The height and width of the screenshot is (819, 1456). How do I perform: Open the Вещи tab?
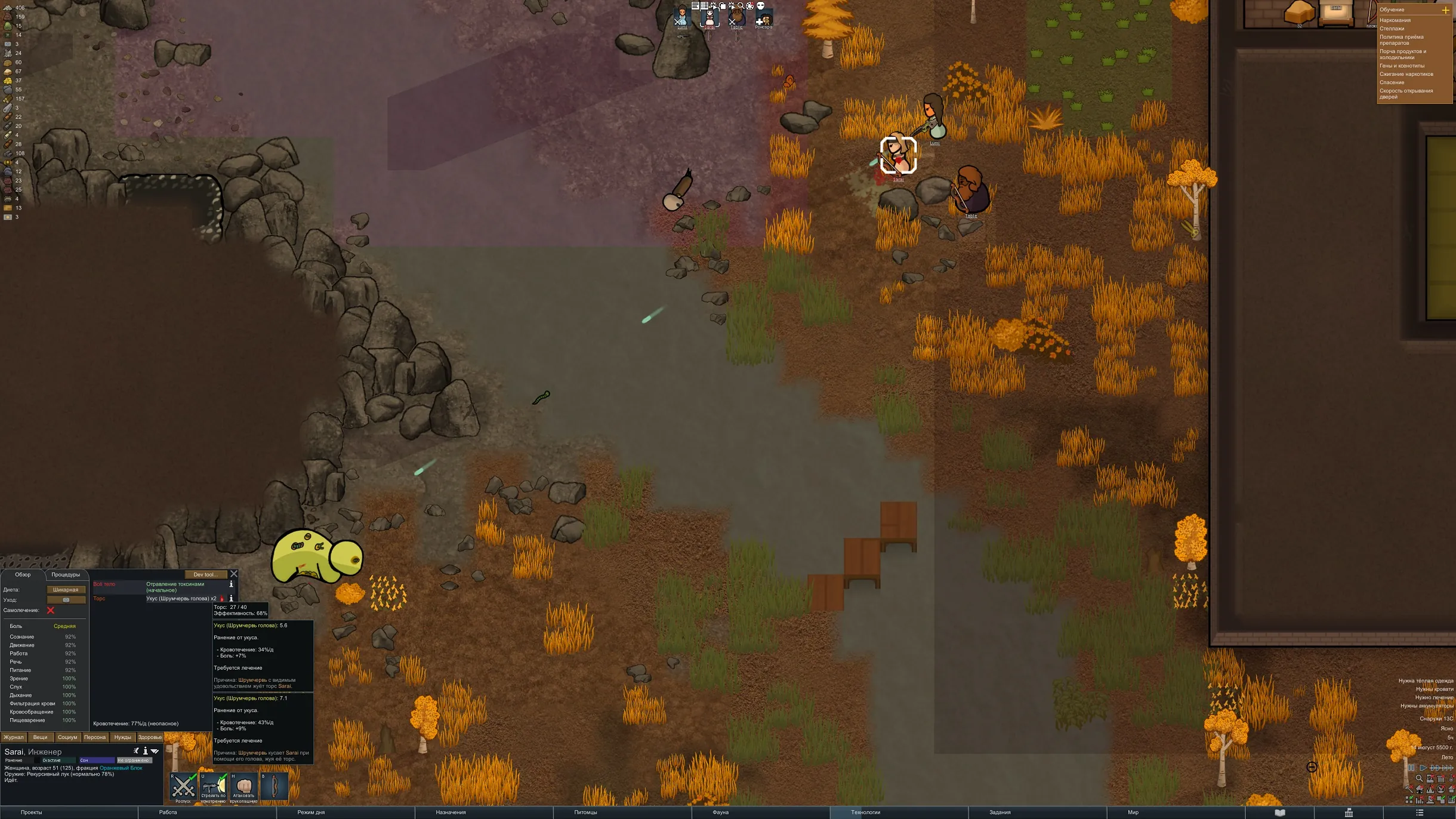click(41, 737)
